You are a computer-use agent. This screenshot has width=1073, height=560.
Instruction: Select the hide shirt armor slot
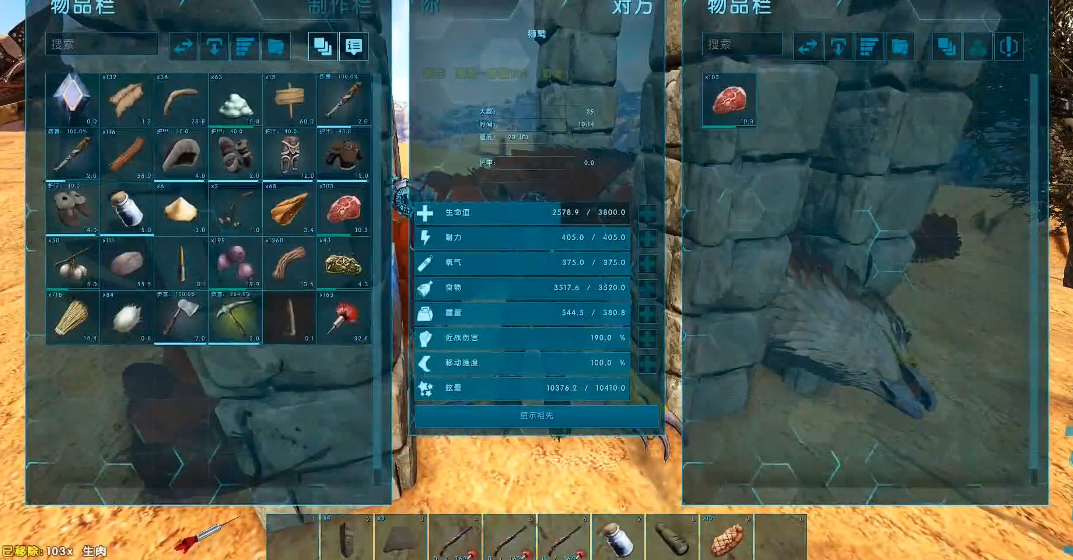click(x=343, y=154)
